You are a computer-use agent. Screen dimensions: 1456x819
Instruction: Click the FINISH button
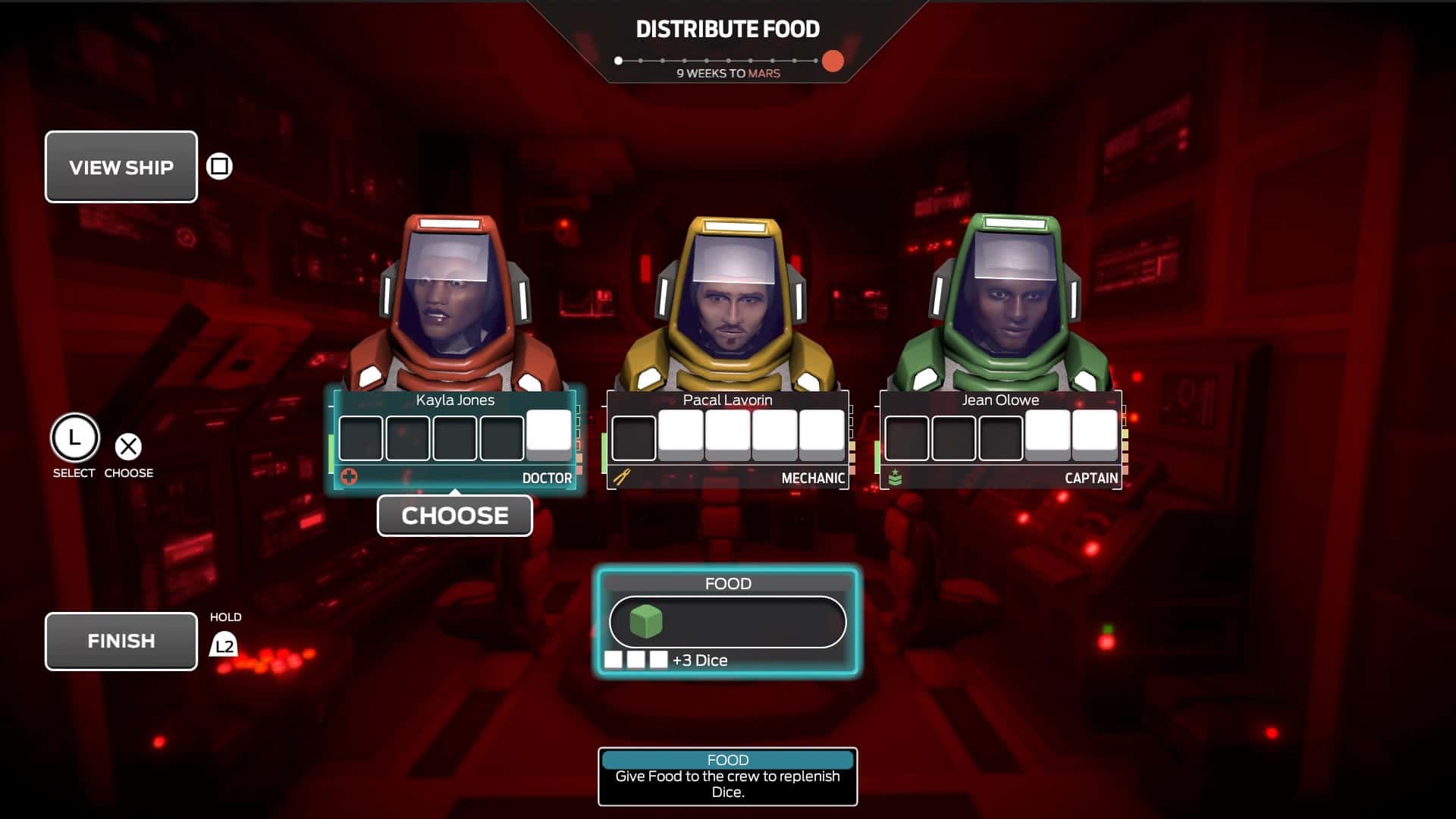[x=121, y=641]
